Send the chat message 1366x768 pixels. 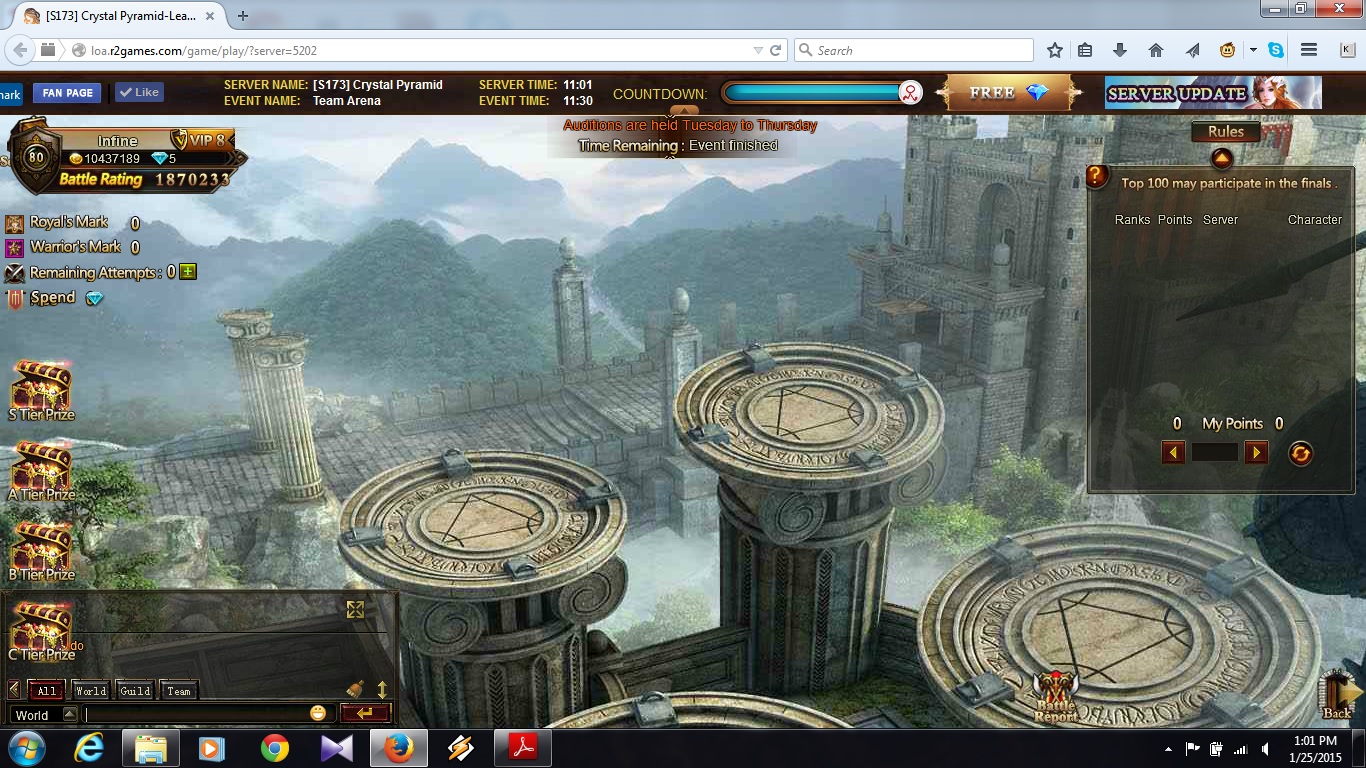(x=365, y=713)
